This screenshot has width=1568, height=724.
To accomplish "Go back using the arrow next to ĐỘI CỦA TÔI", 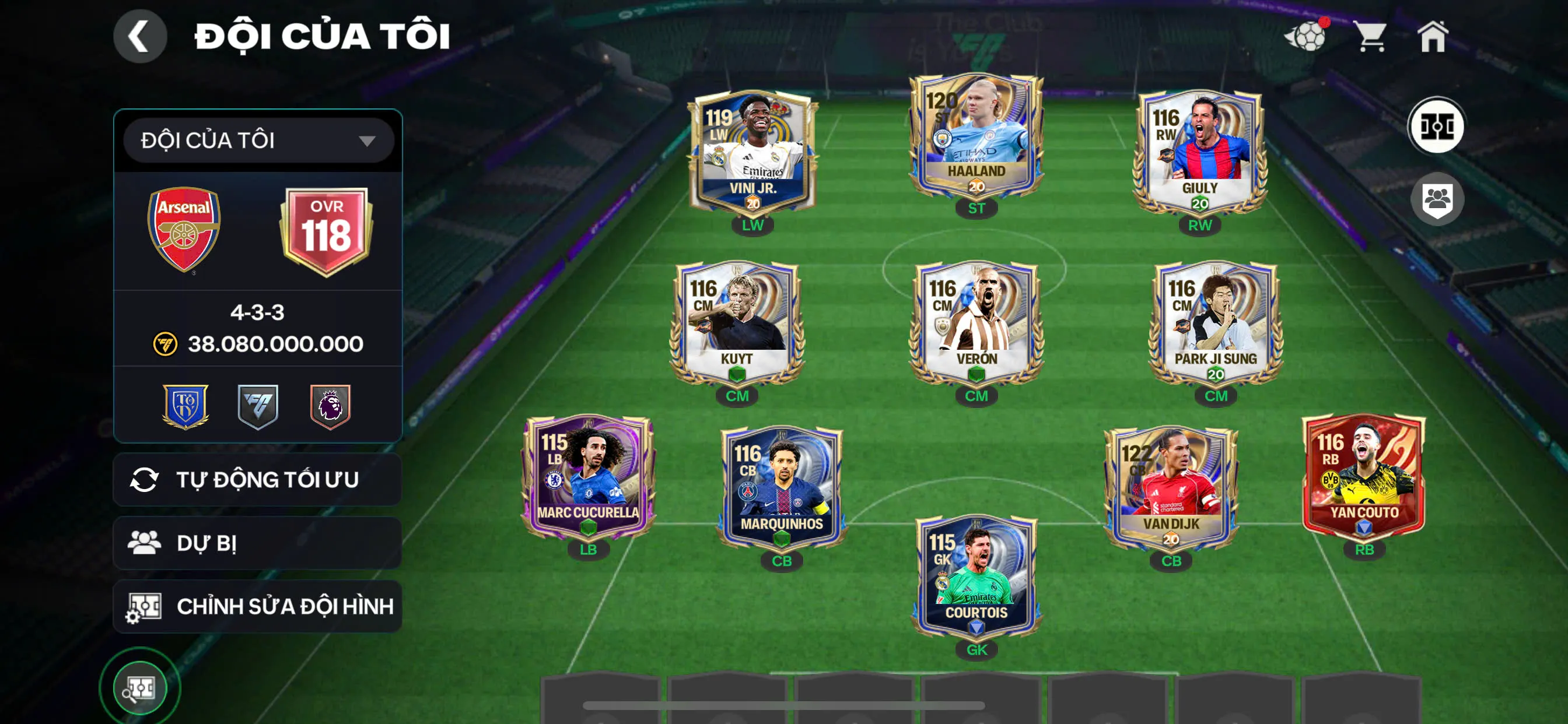I will [141, 36].
